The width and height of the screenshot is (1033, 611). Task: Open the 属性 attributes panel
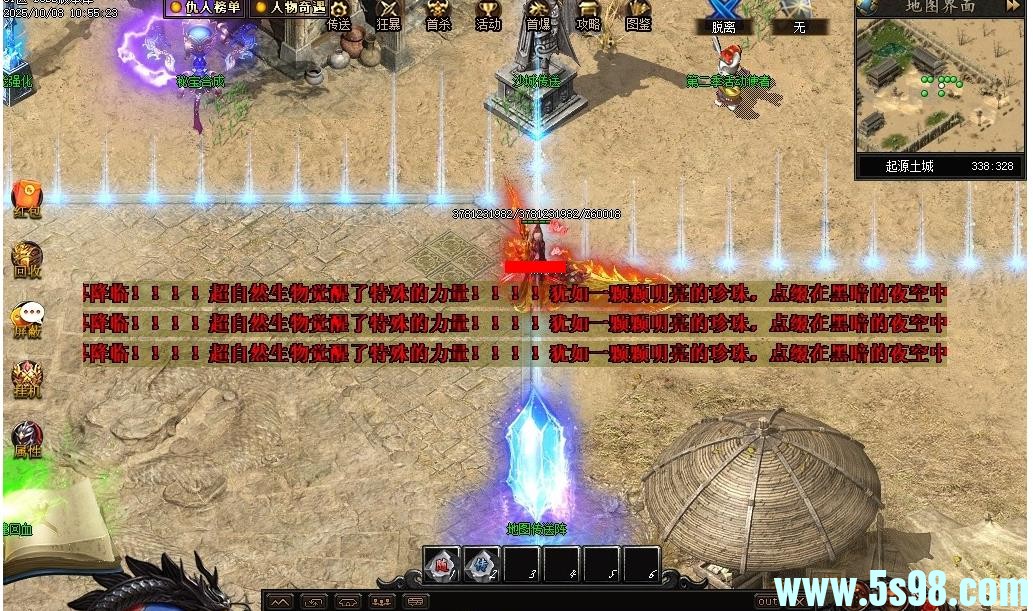(x=27, y=438)
